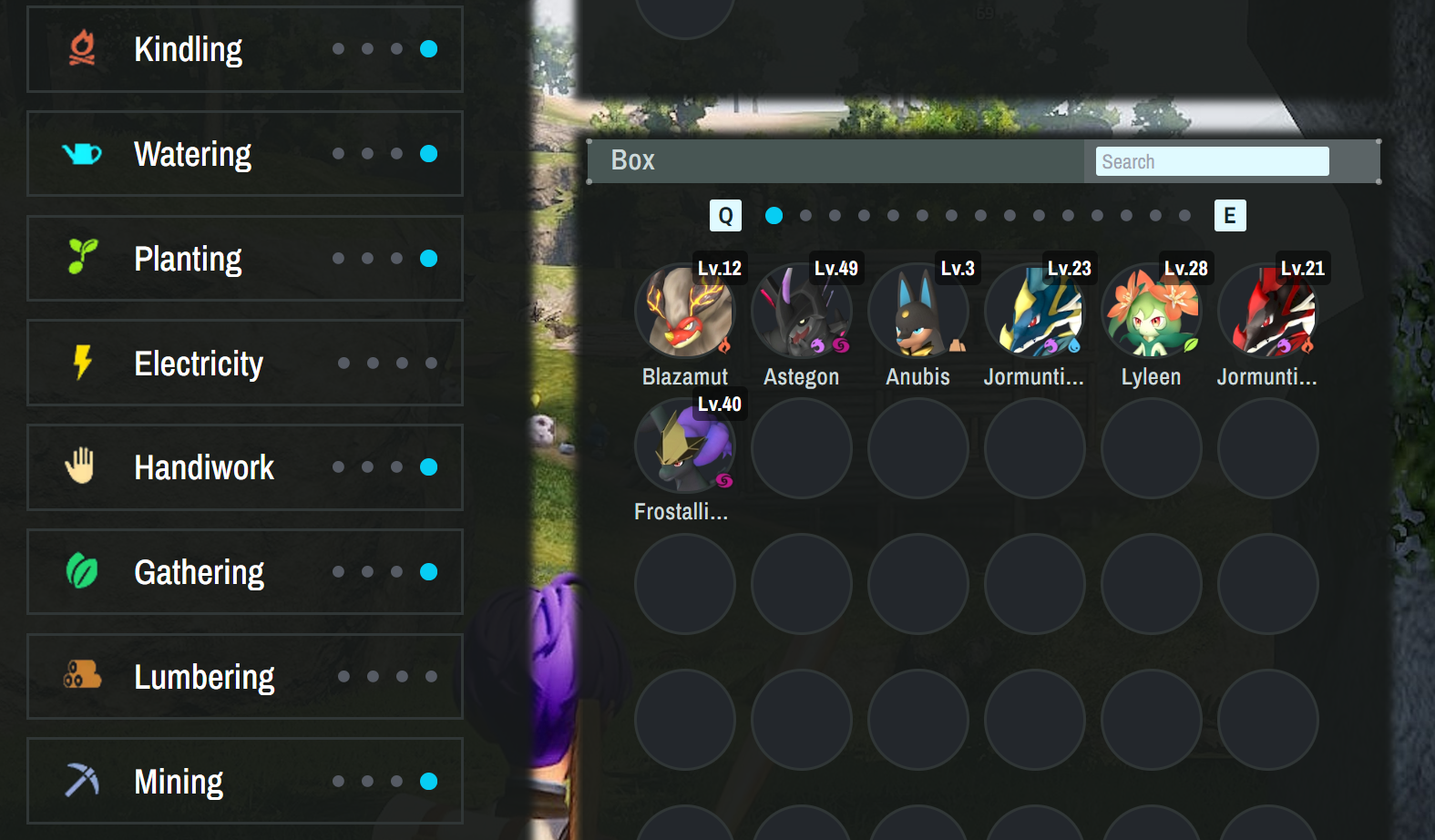
Task: Choose the level 23 blue Jormuntide
Action: [1035, 312]
